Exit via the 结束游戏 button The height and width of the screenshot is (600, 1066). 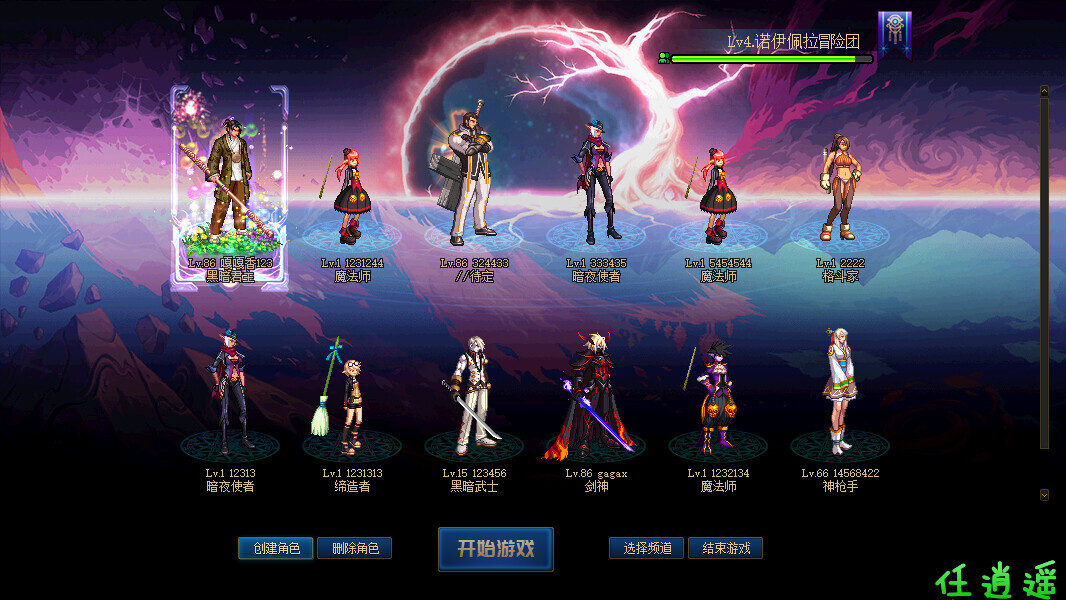[x=725, y=548]
